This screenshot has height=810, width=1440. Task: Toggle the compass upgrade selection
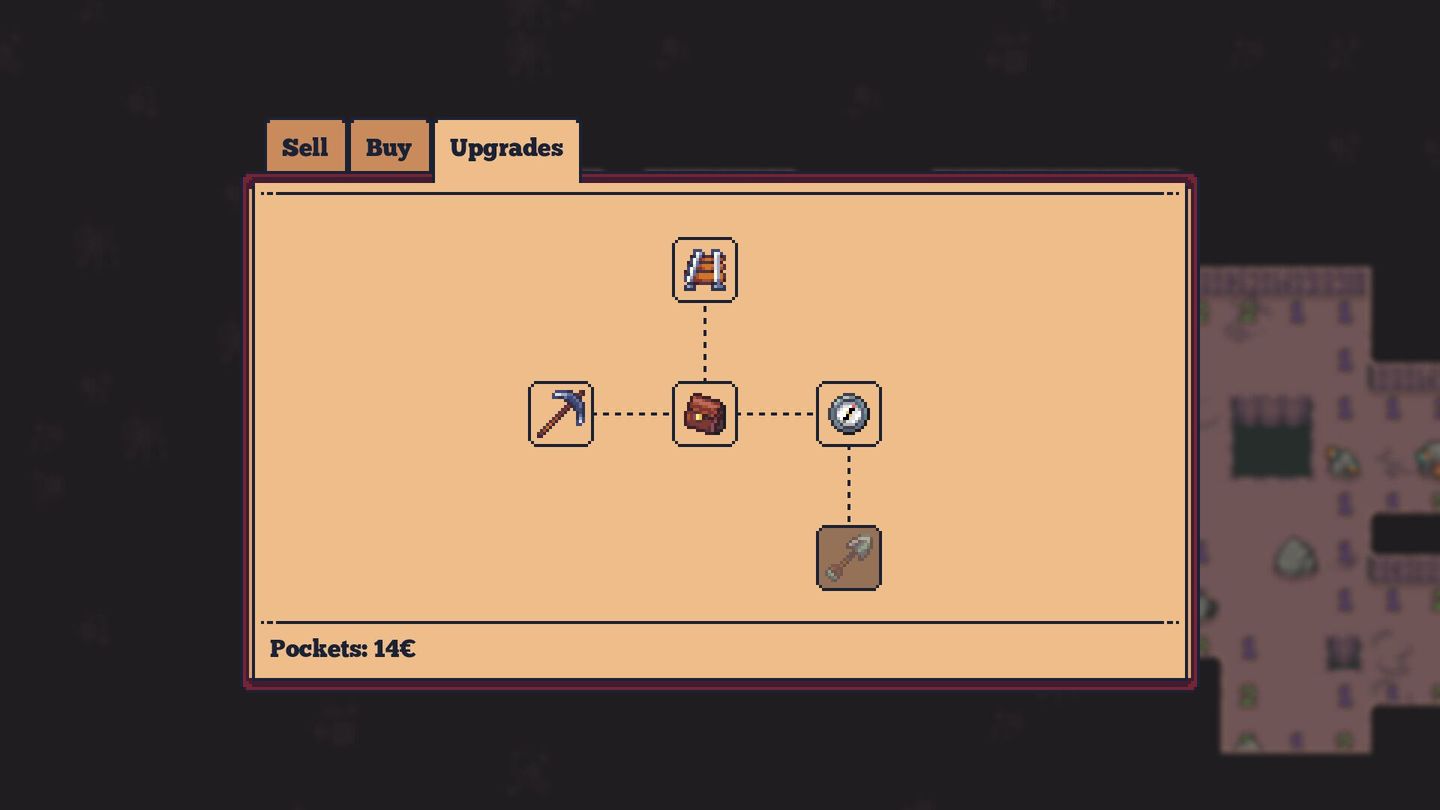click(x=848, y=414)
